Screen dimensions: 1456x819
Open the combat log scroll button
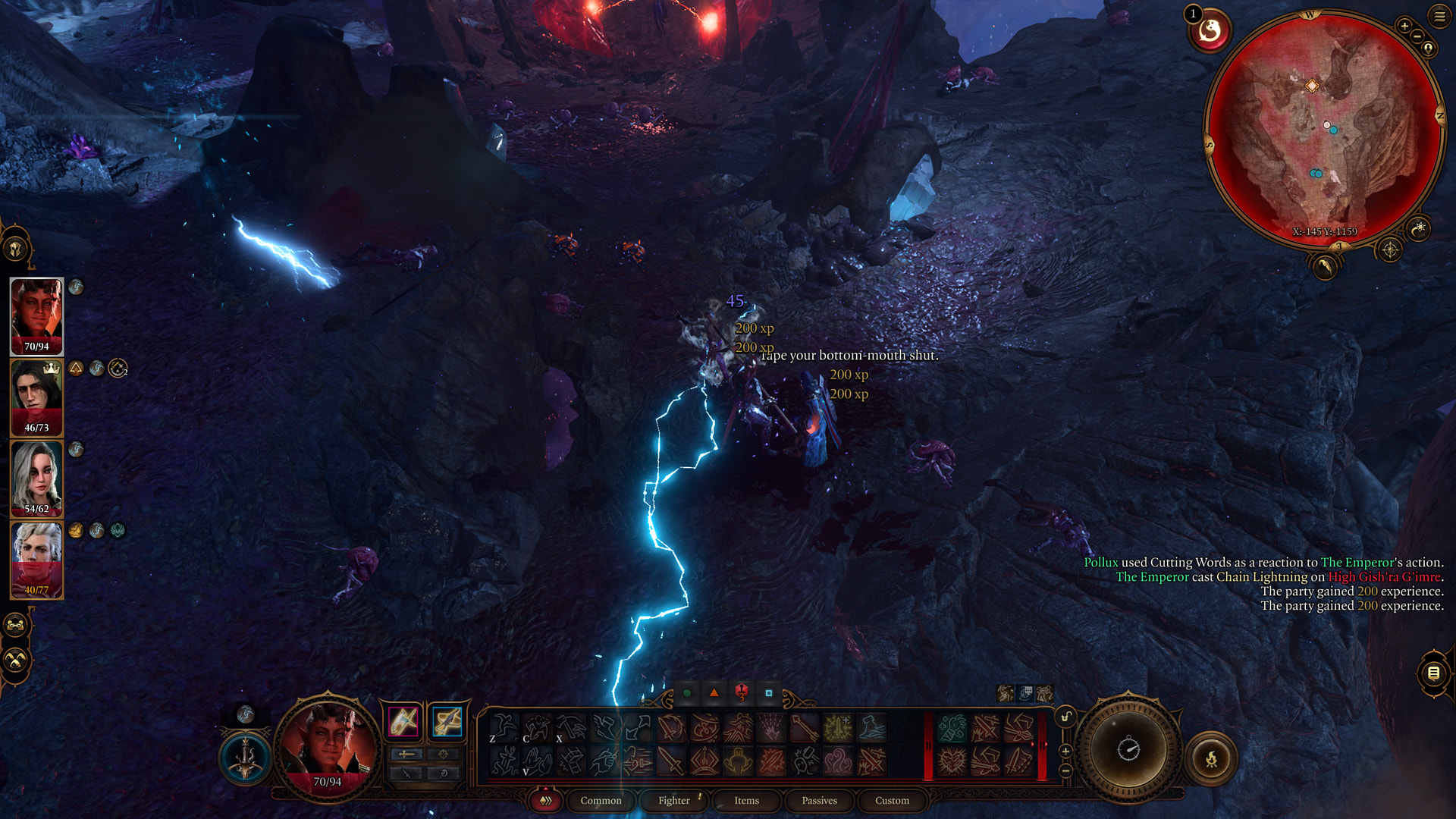coord(1433,673)
